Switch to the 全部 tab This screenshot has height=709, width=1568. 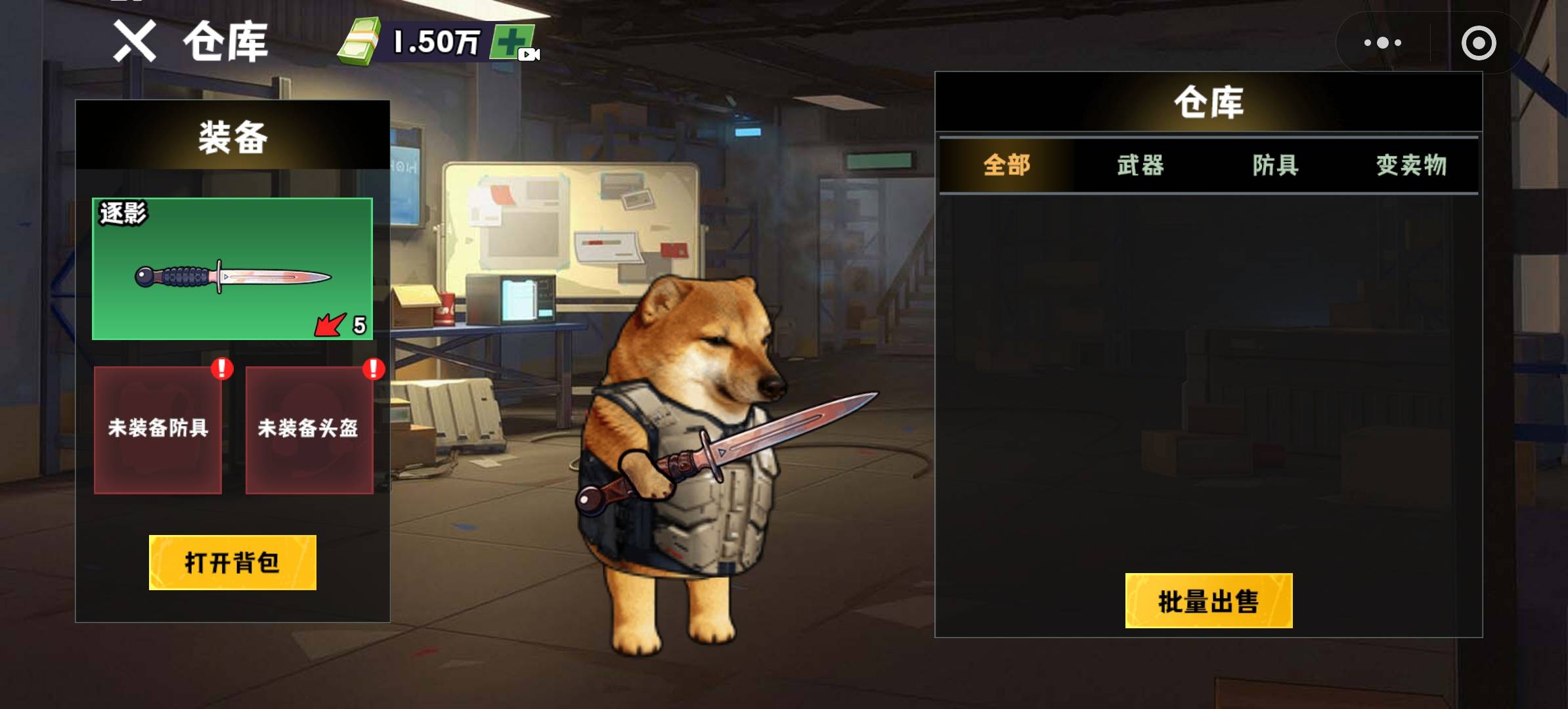pos(1007,165)
